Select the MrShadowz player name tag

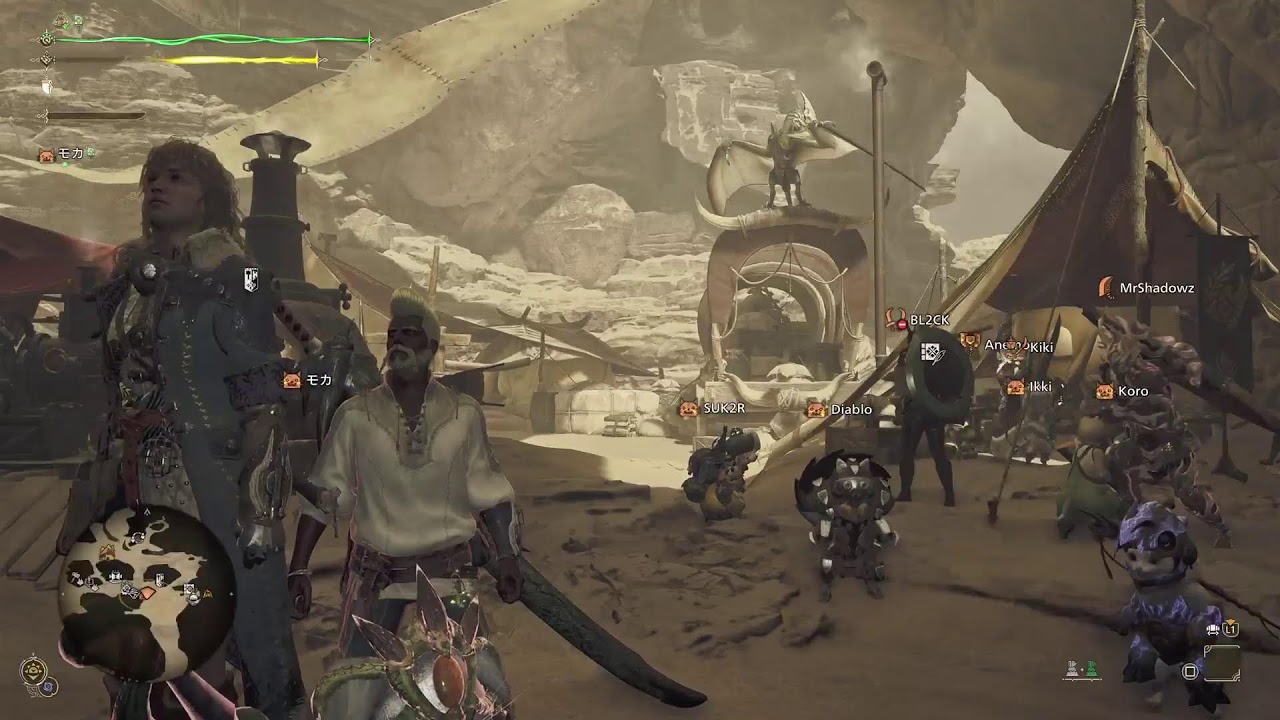coord(1155,288)
